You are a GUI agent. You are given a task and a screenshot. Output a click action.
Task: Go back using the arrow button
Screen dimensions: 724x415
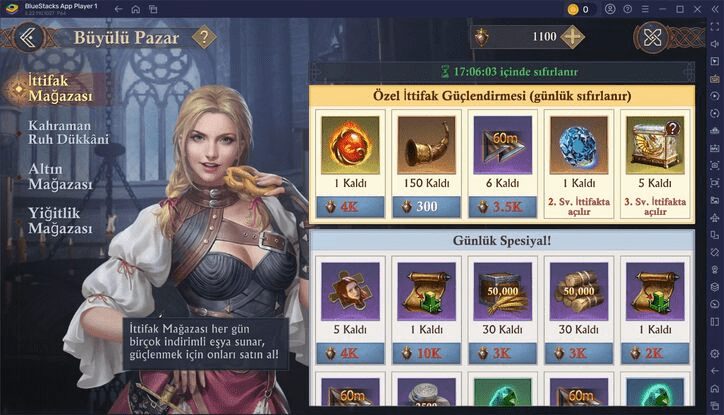[x=27, y=38]
